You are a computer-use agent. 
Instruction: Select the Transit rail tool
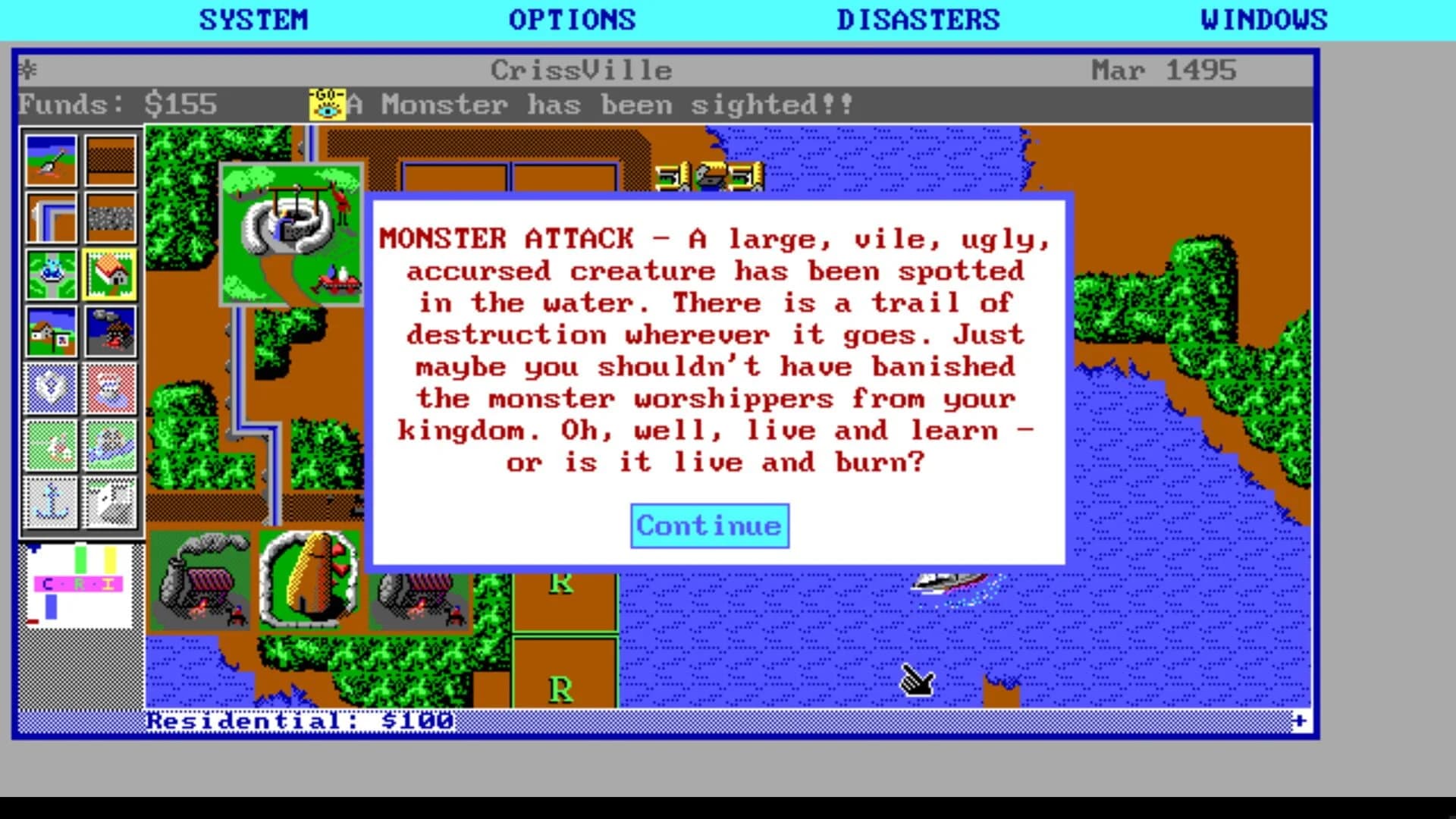tap(111, 216)
